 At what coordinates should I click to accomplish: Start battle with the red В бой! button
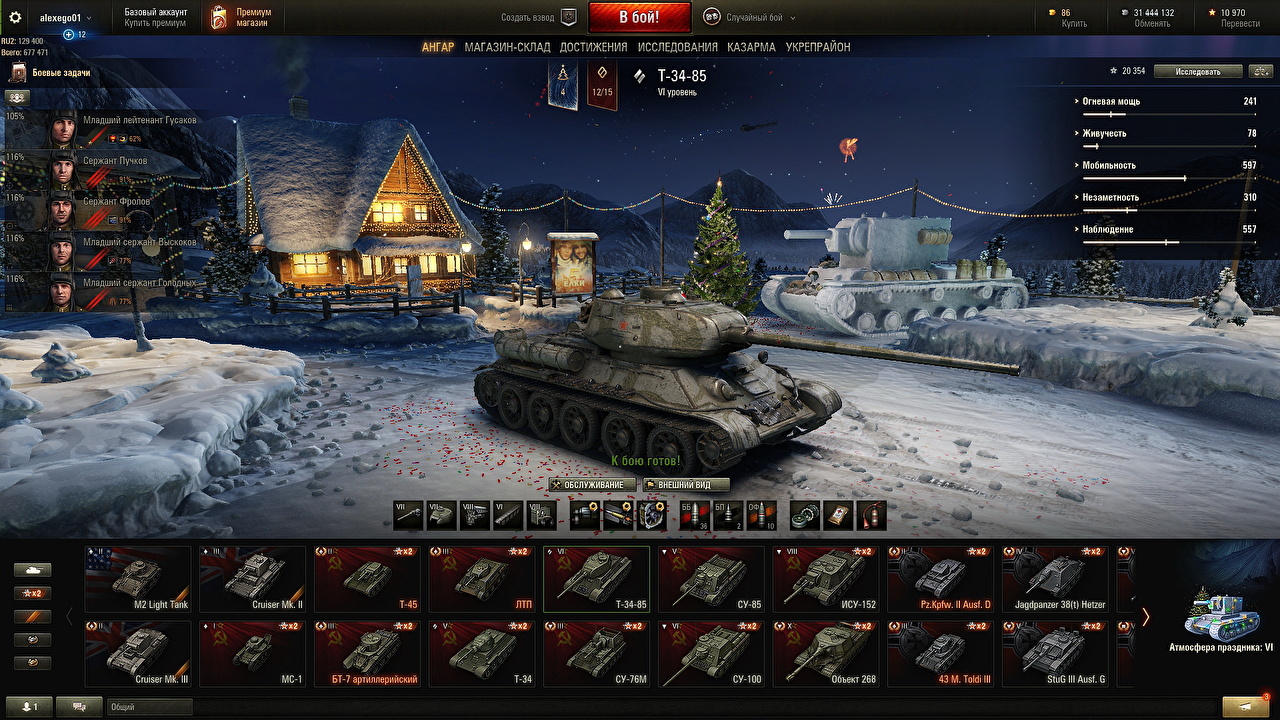[x=639, y=17]
